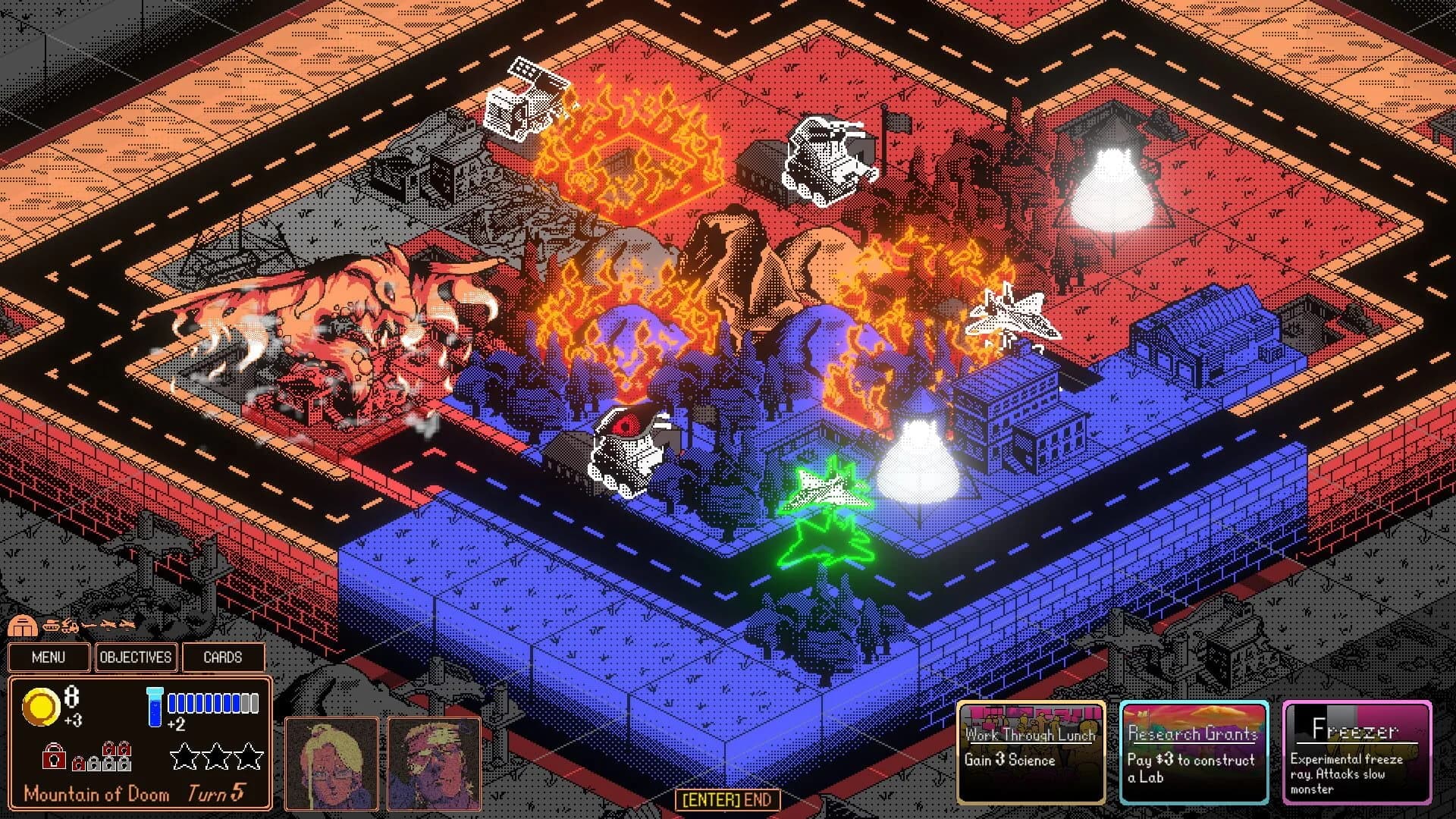Select the tank unit icon

(52, 626)
